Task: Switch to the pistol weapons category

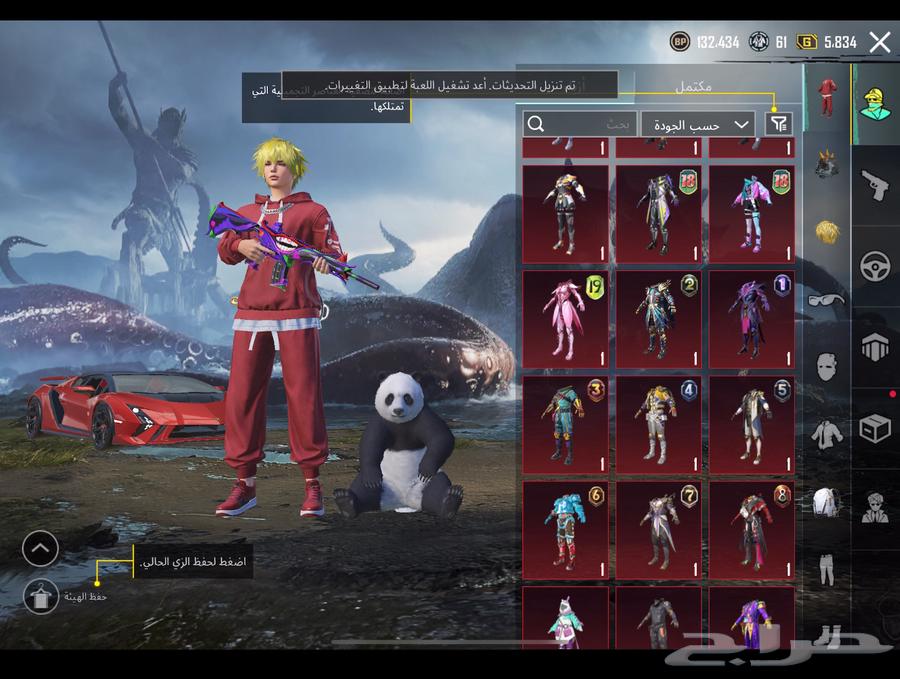Action: [x=875, y=185]
